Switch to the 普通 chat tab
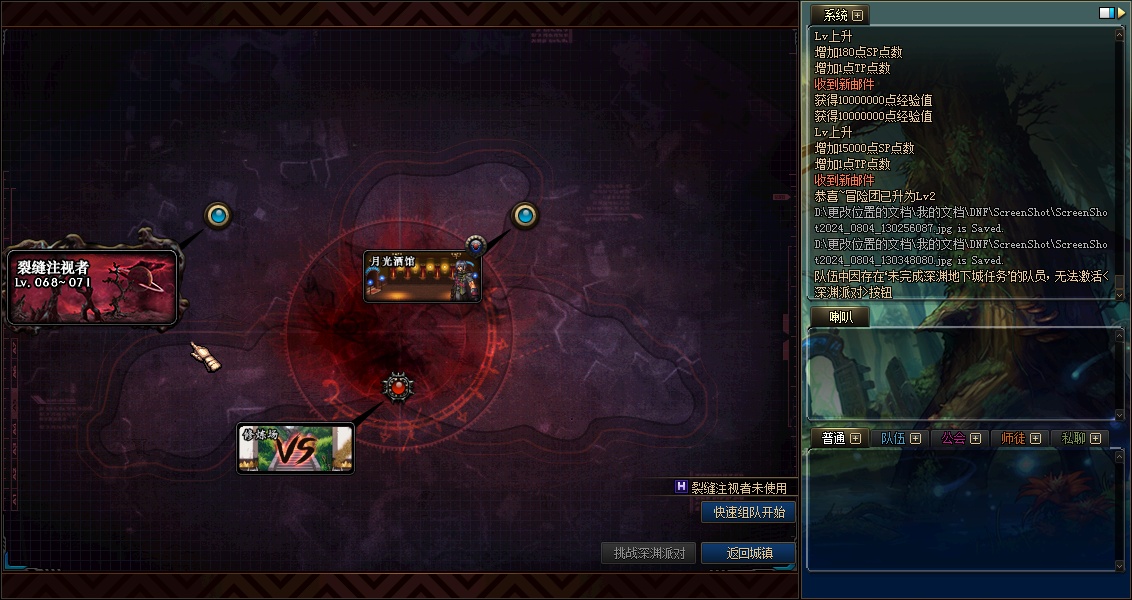This screenshot has width=1132, height=600. (833, 438)
